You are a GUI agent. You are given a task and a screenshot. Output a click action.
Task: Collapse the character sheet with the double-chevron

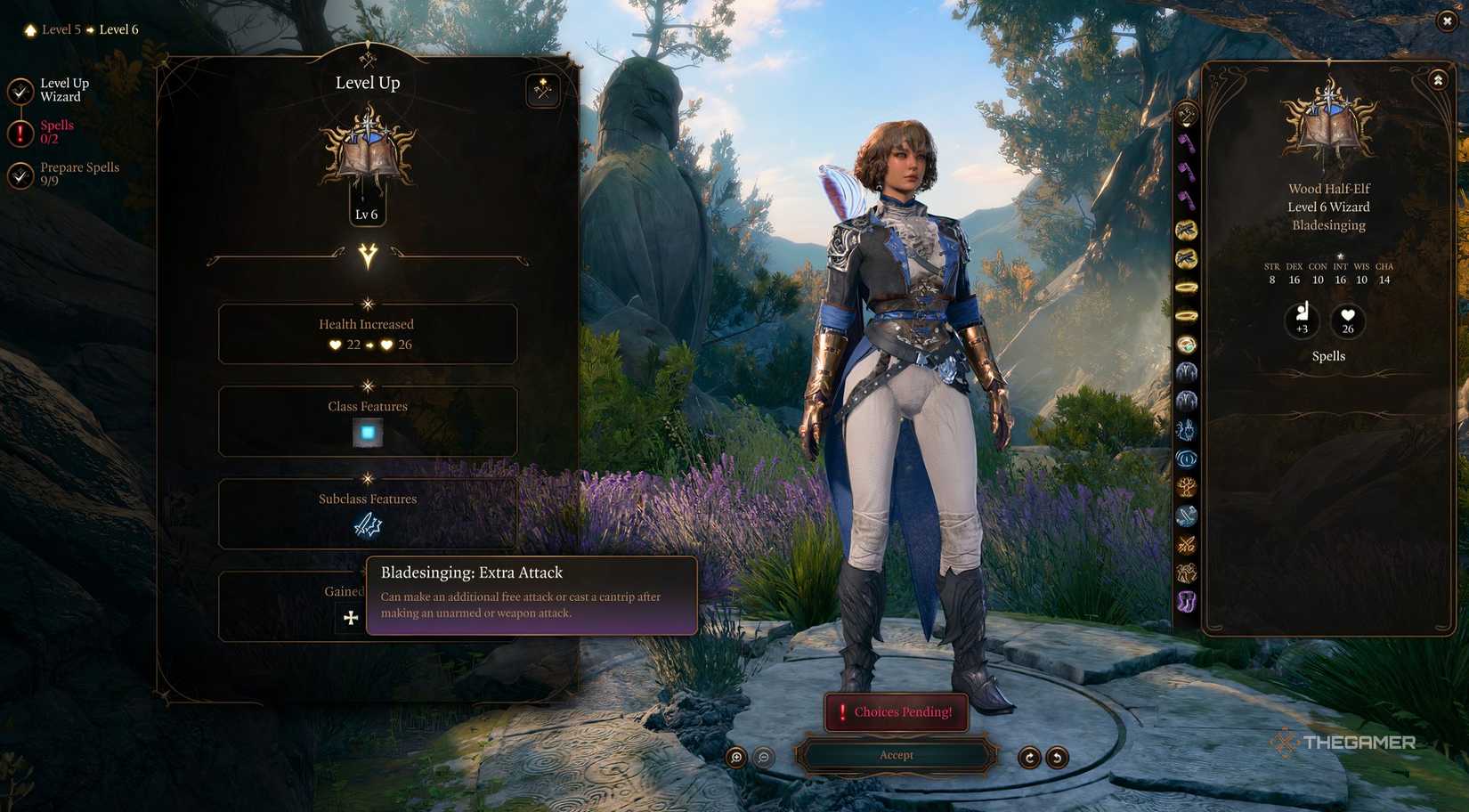[1439, 79]
